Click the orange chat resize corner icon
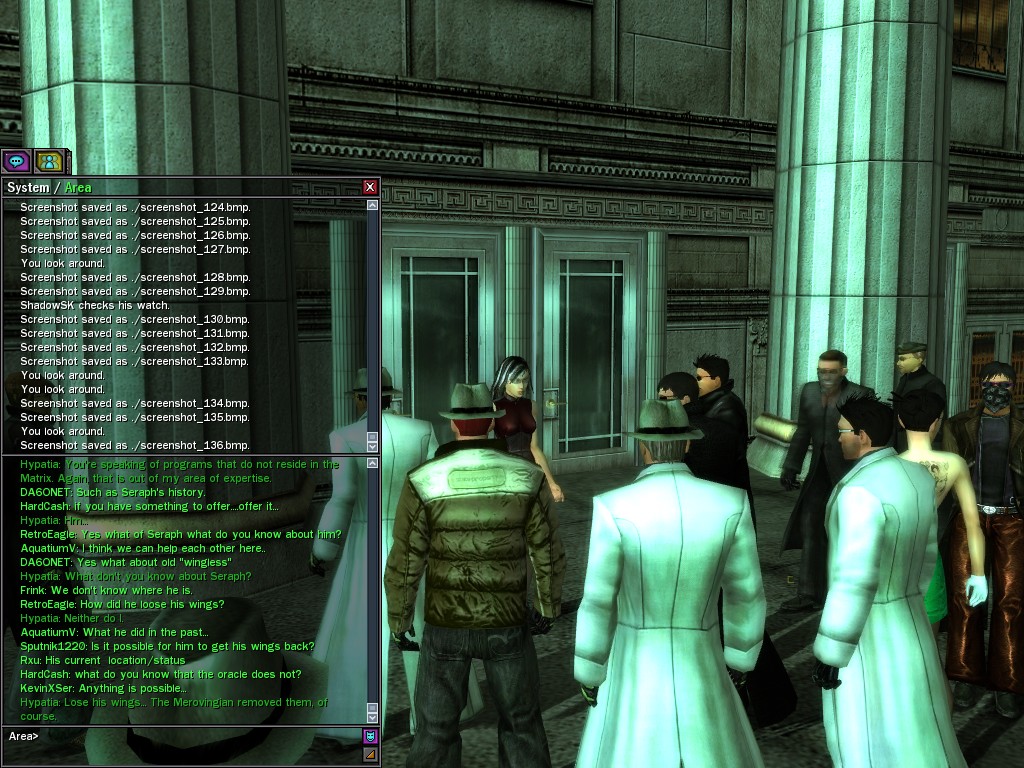 (370, 754)
